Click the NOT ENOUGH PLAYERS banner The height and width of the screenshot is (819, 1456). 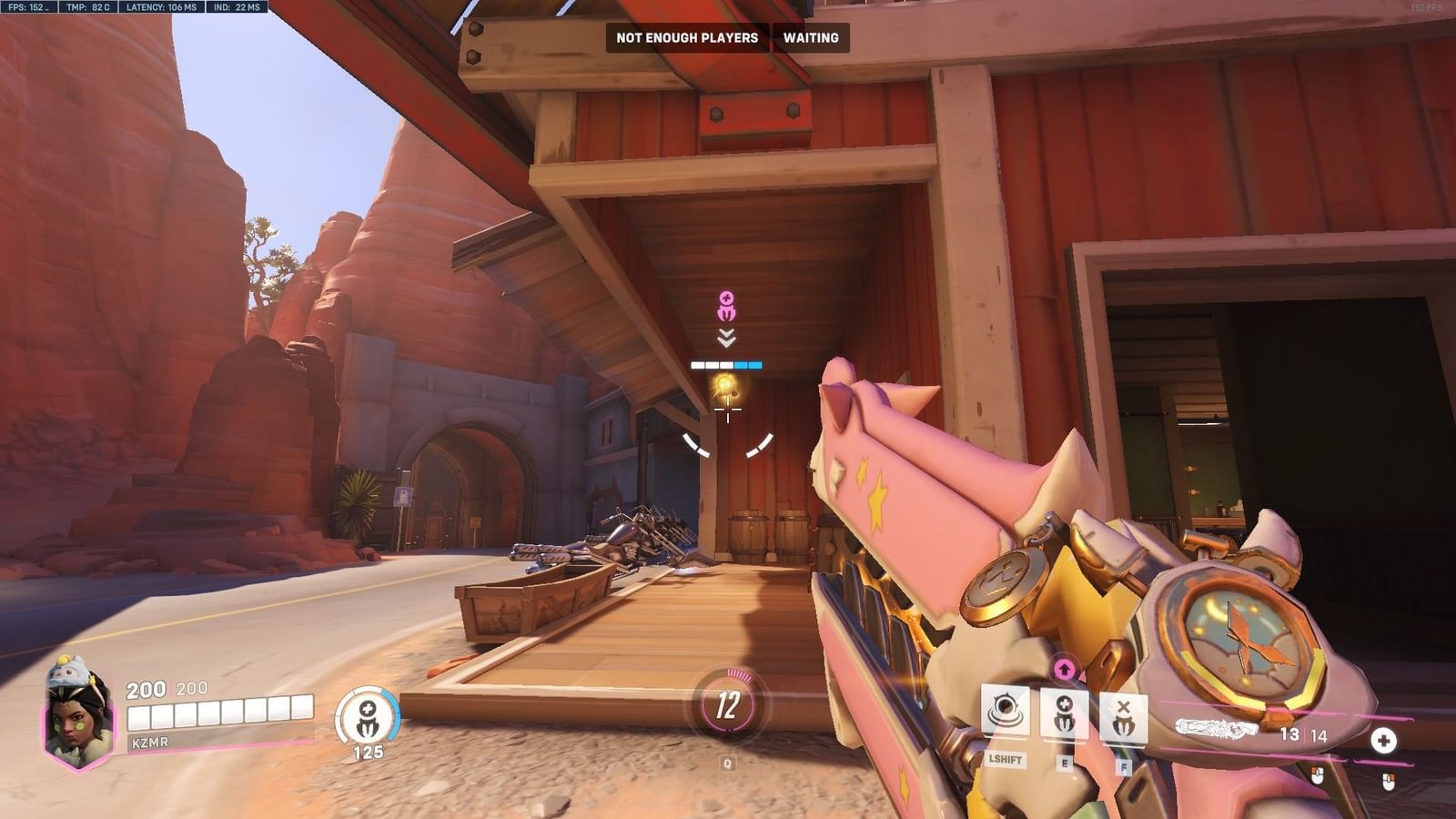click(688, 39)
